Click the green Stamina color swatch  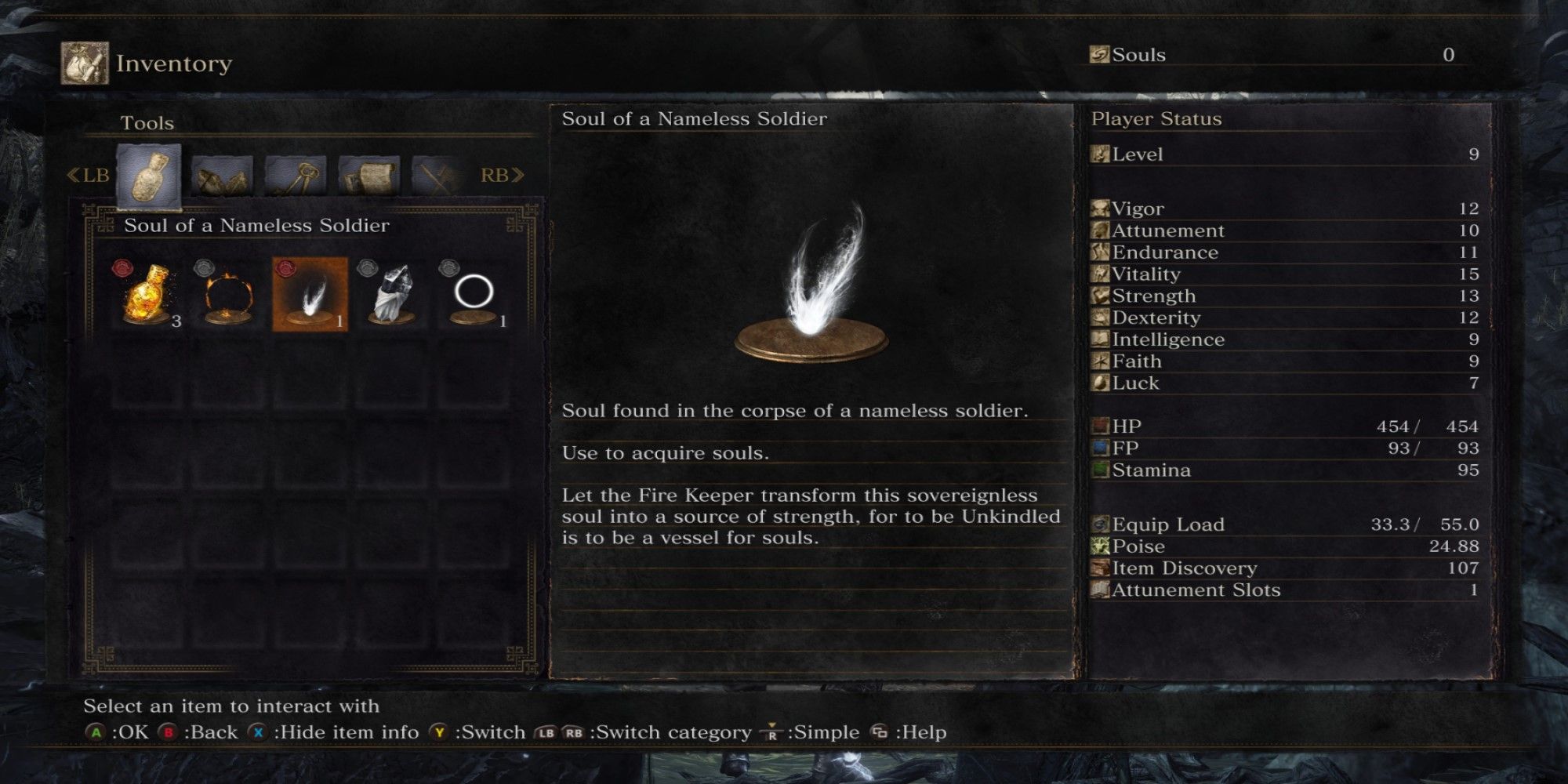click(1099, 470)
